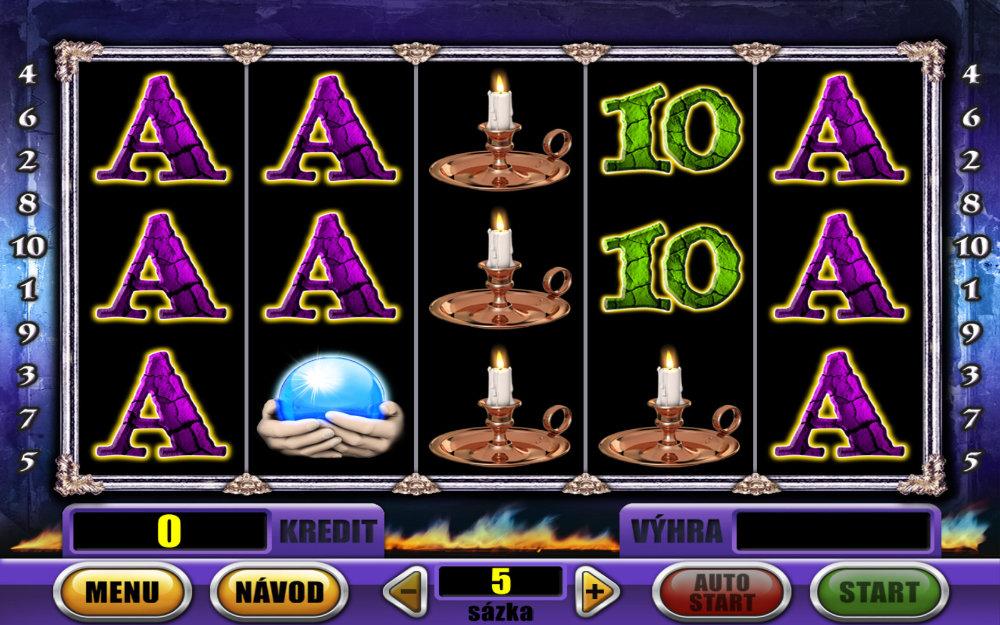Decrease the sázka bet with minus arrow
This screenshot has height=625, width=1000.
point(408,591)
